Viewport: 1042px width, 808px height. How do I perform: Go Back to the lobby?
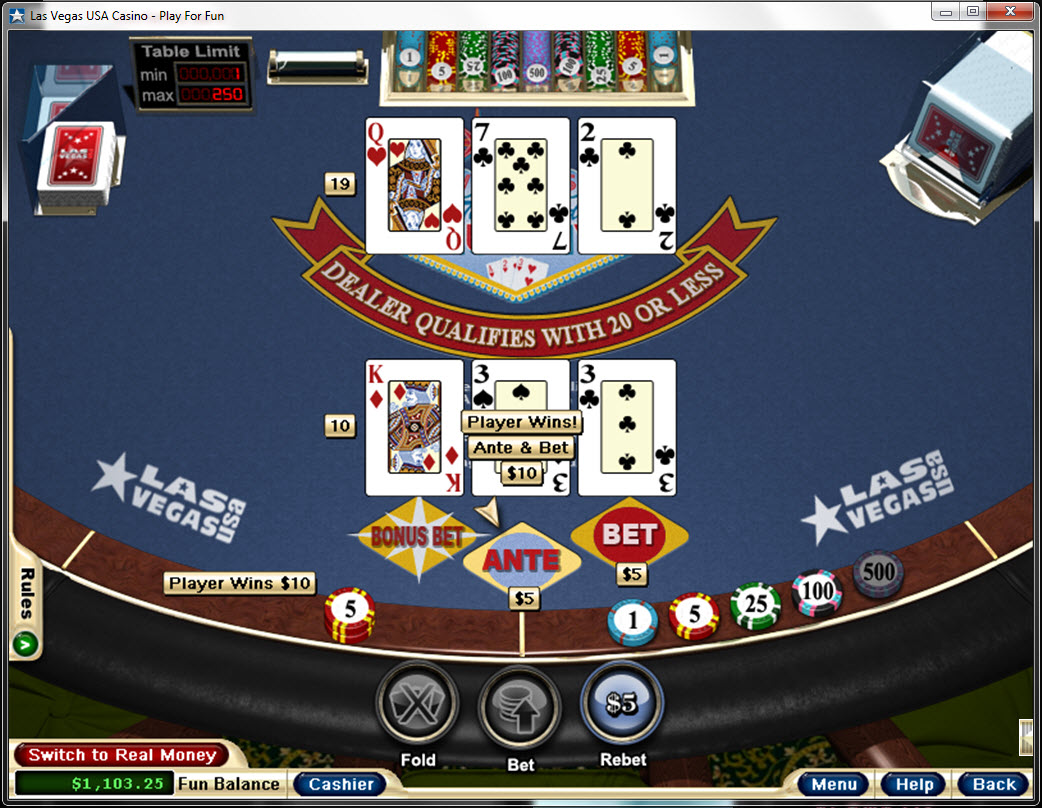[993, 784]
